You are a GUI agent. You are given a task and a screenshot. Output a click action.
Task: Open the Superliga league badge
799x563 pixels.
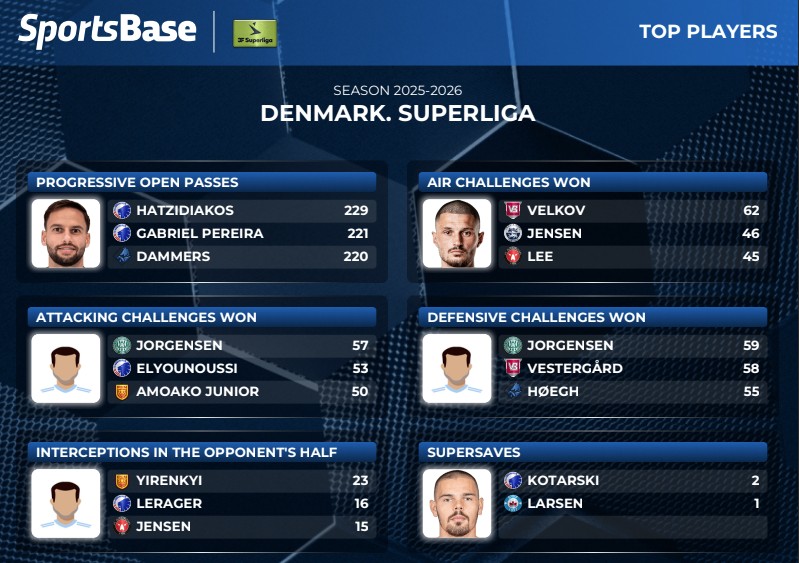pyautogui.click(x=254, y=33)
